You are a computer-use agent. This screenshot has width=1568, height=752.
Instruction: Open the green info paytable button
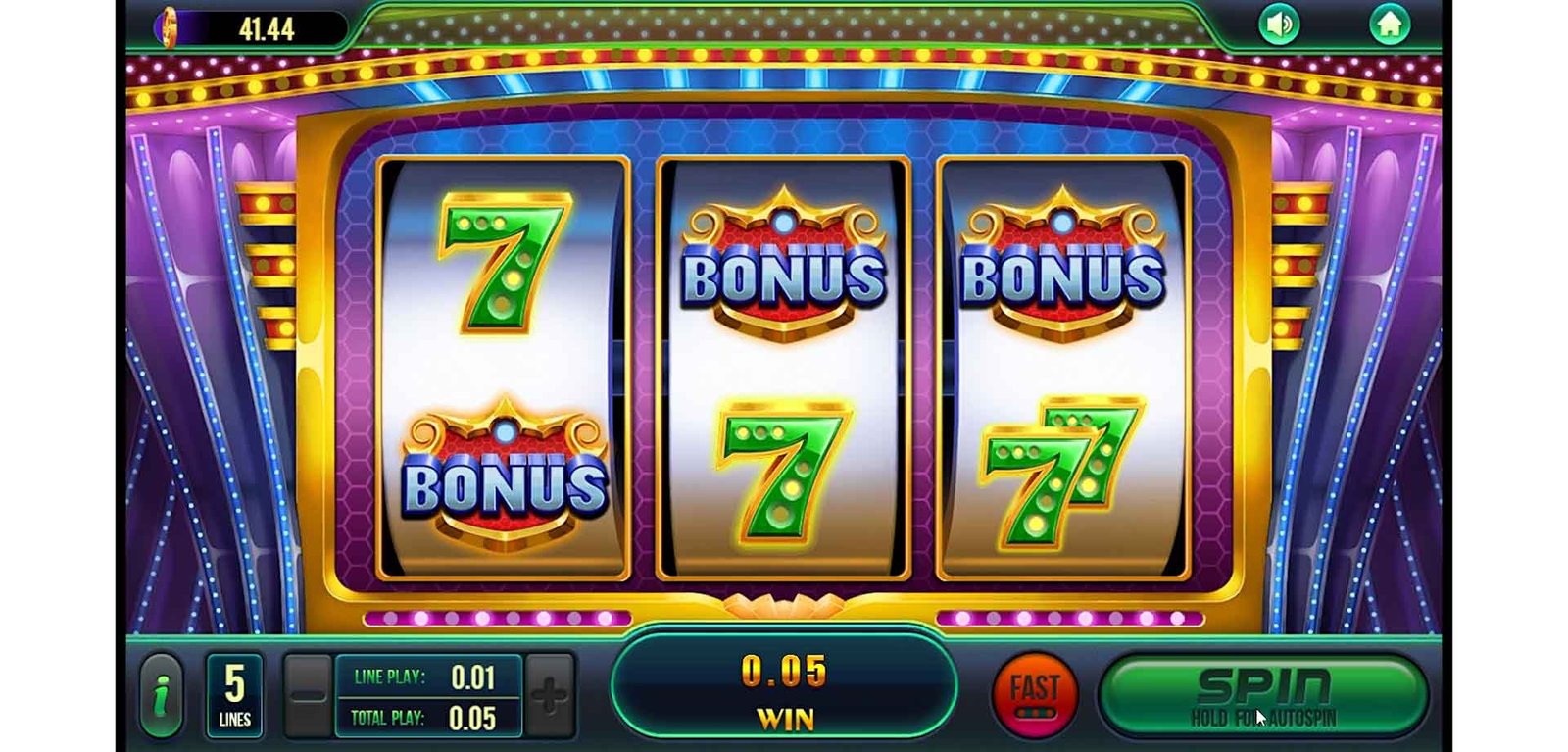coord(163,696)
